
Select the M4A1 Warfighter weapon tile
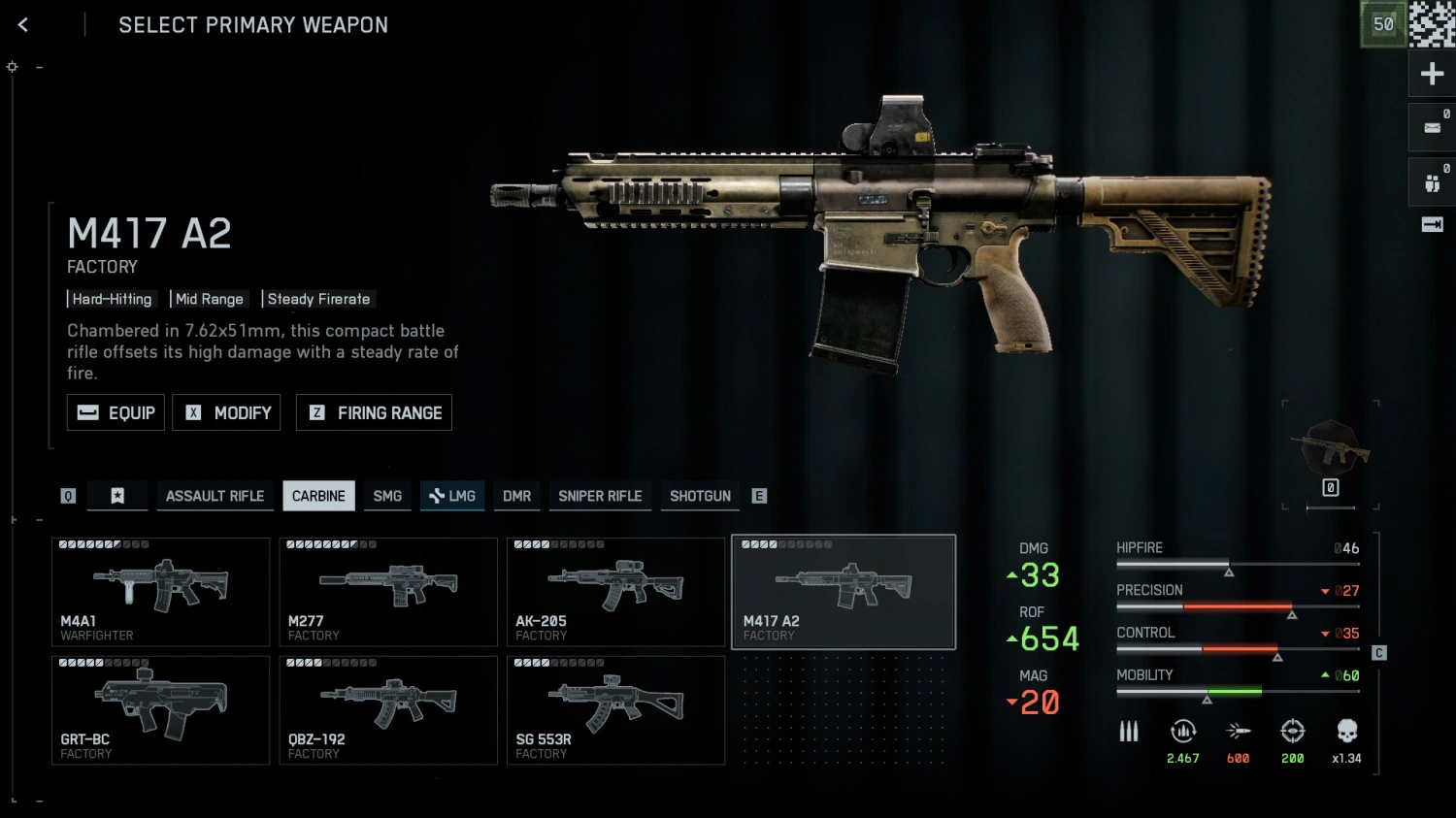pos(160,592)
